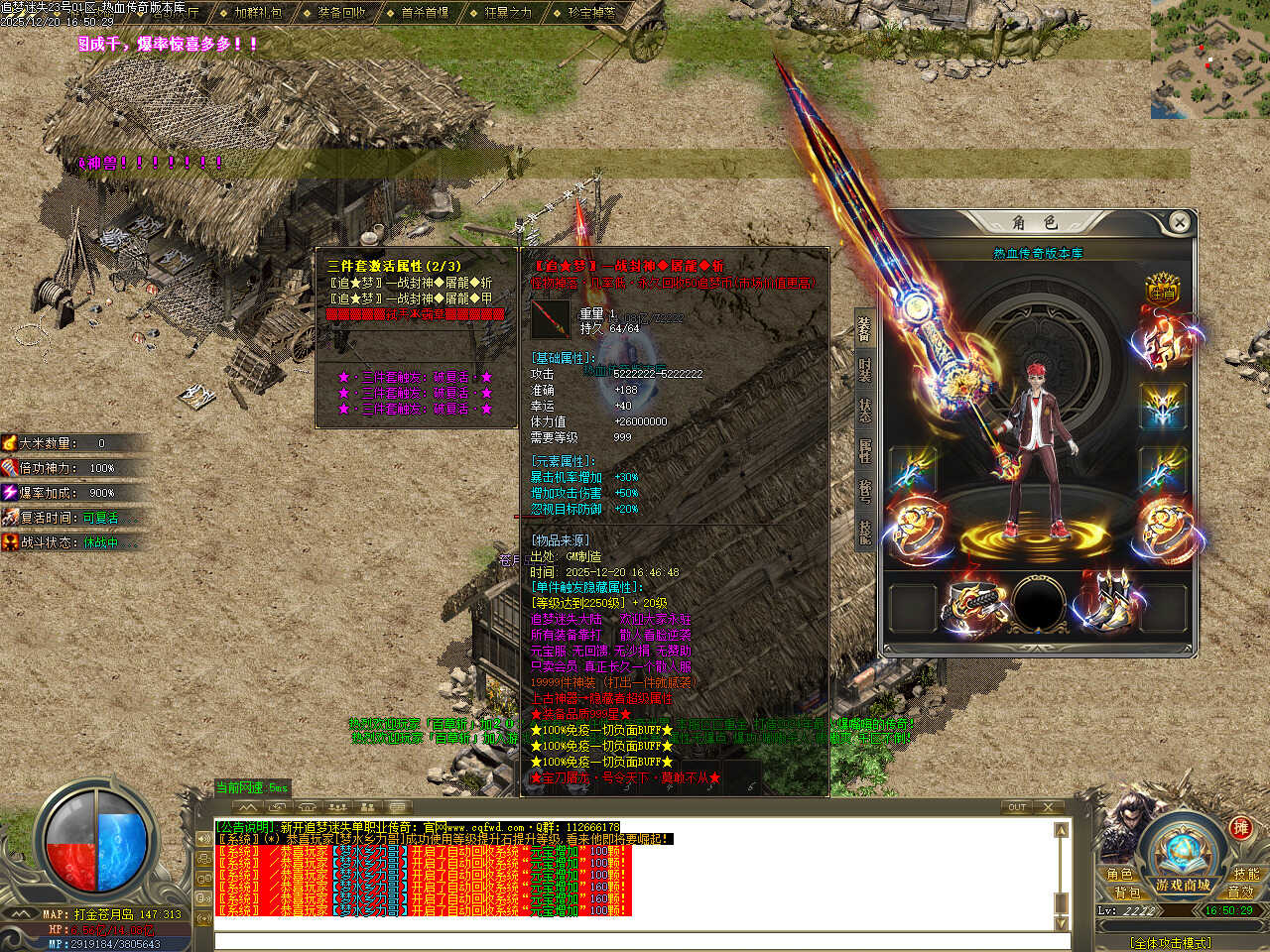This screenshot has height=952, width=1270.
Task: Click the red 摊 stall button
Action: 1240,828
